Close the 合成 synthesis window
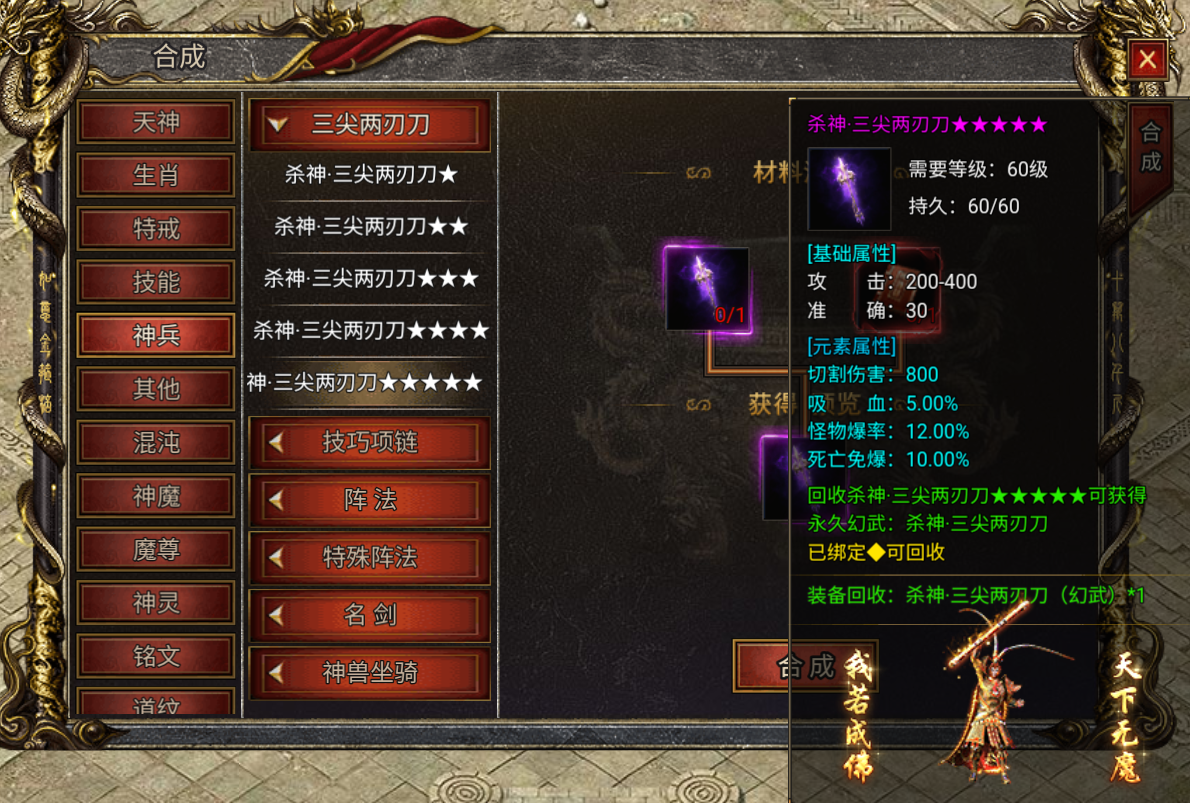 click(x=1147, y=60)
